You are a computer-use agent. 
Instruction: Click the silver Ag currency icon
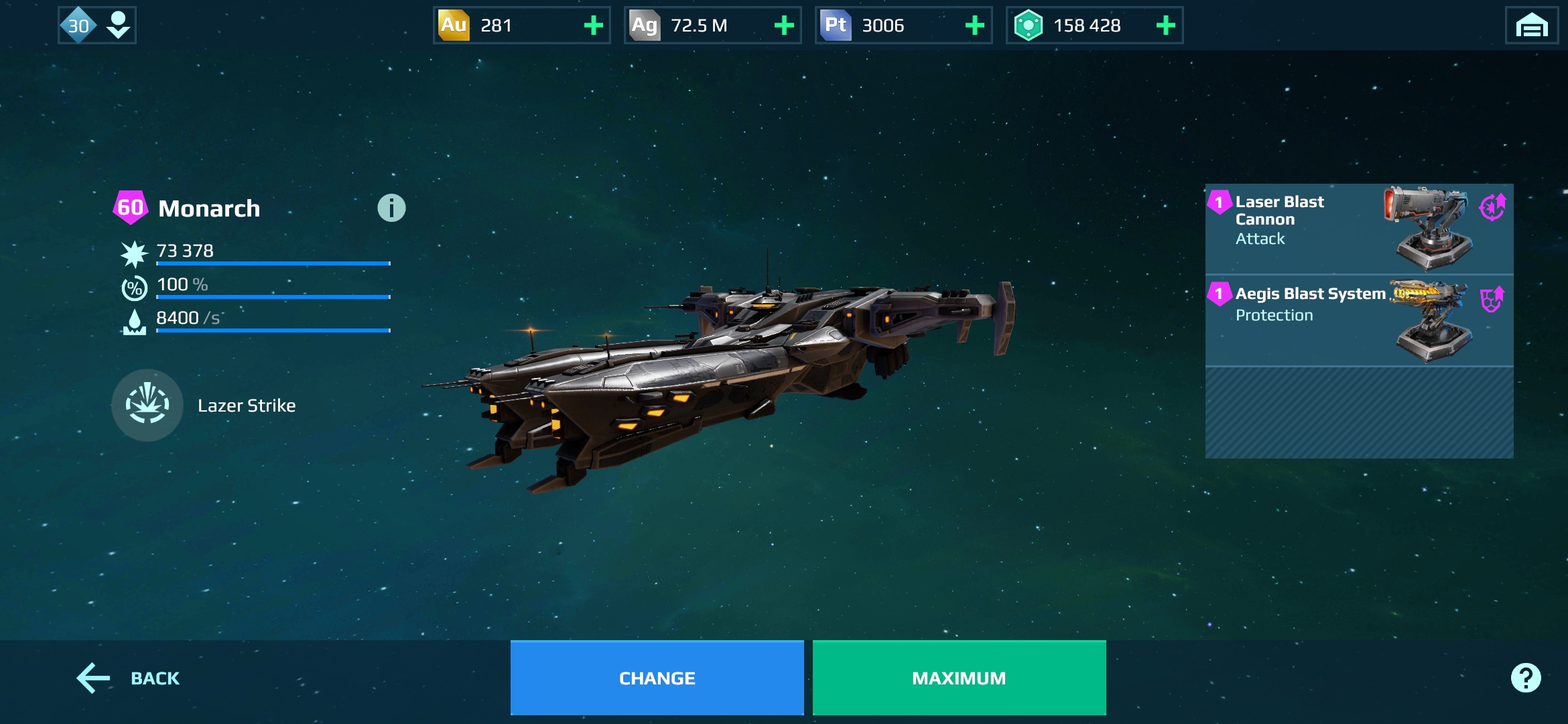[644, 25]
